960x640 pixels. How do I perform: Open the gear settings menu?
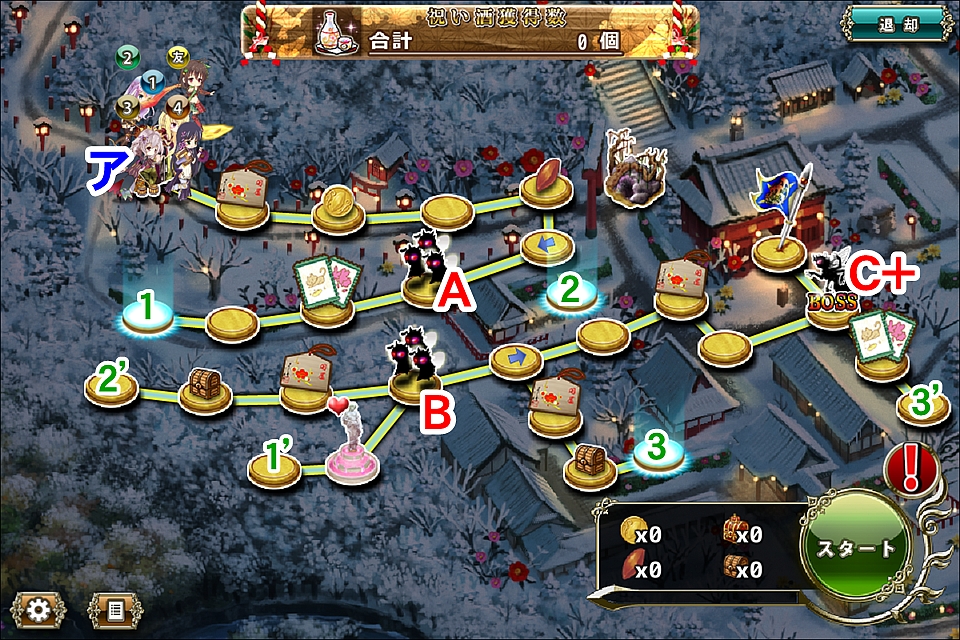[38, 607]
